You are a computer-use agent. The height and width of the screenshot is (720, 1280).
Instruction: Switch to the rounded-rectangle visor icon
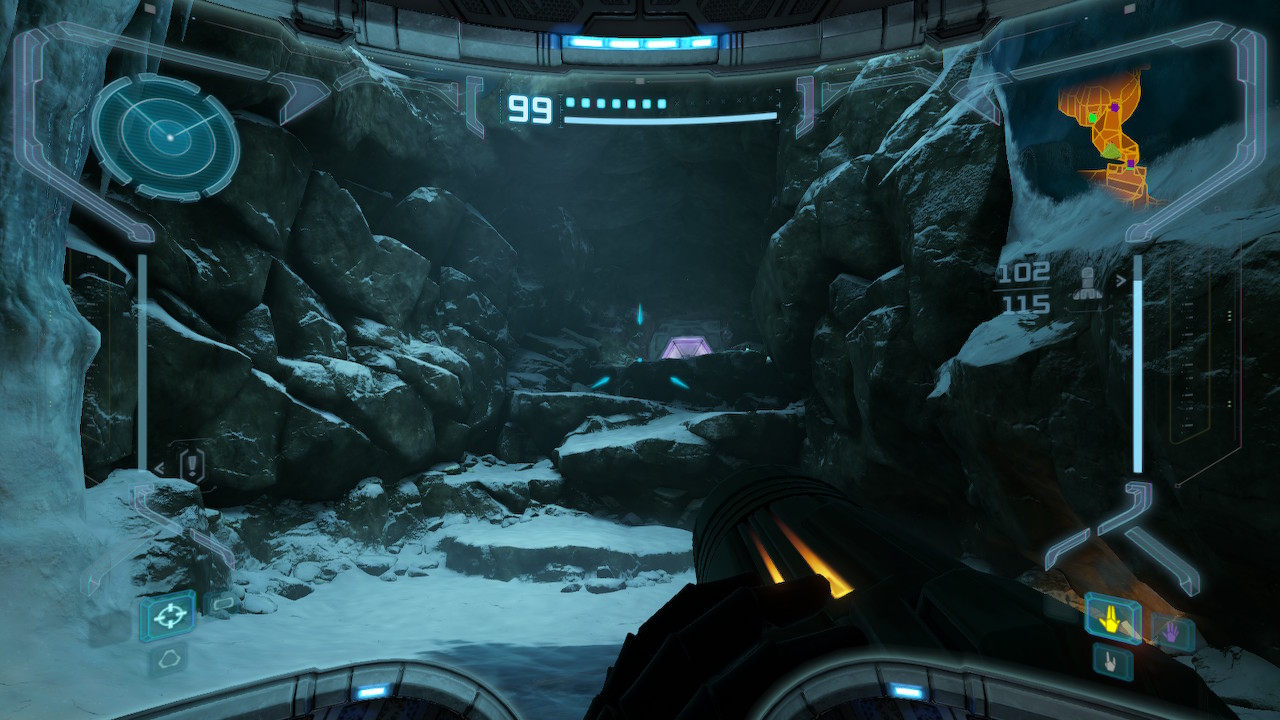(x=221, y=603)
